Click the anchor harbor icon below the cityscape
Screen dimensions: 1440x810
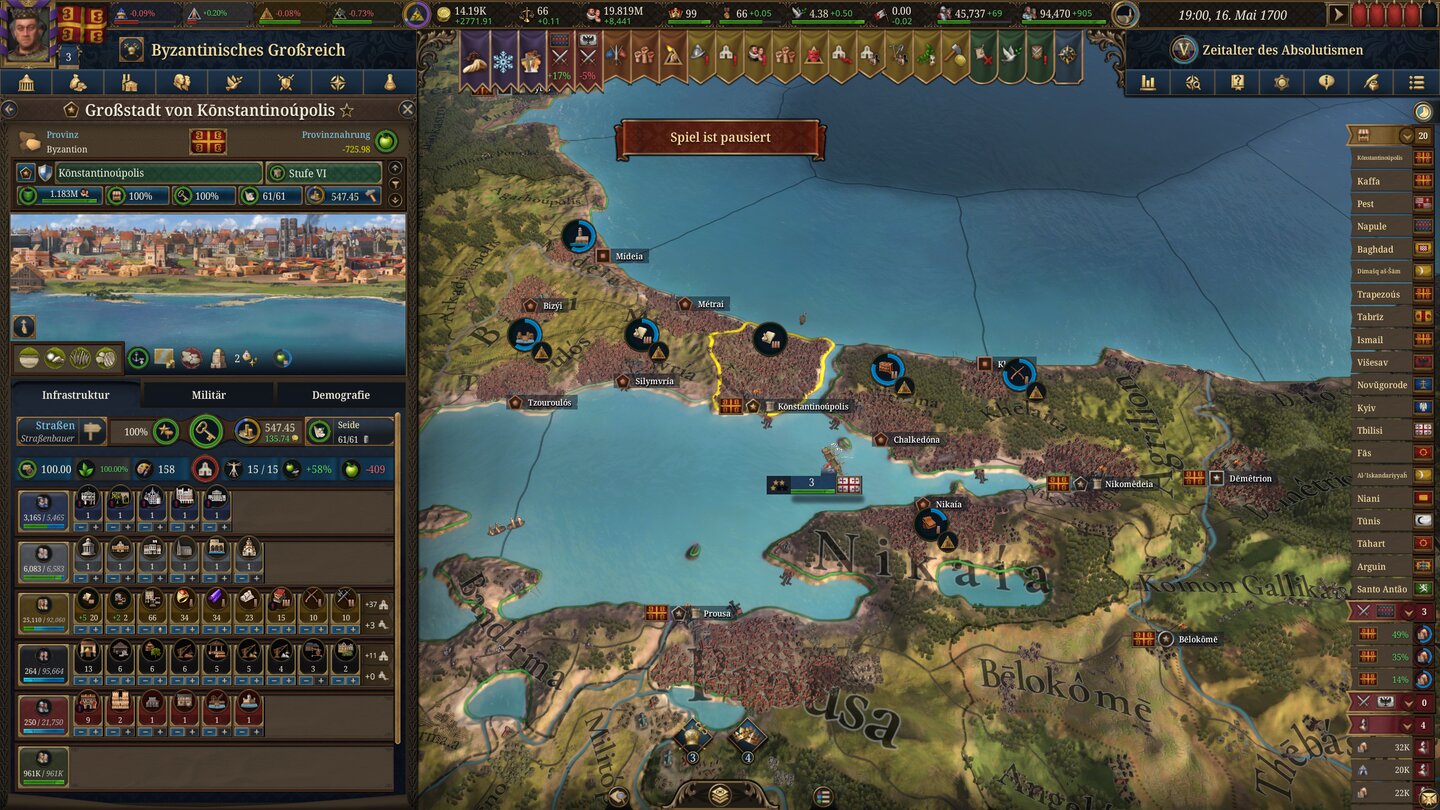pos(137,358)
